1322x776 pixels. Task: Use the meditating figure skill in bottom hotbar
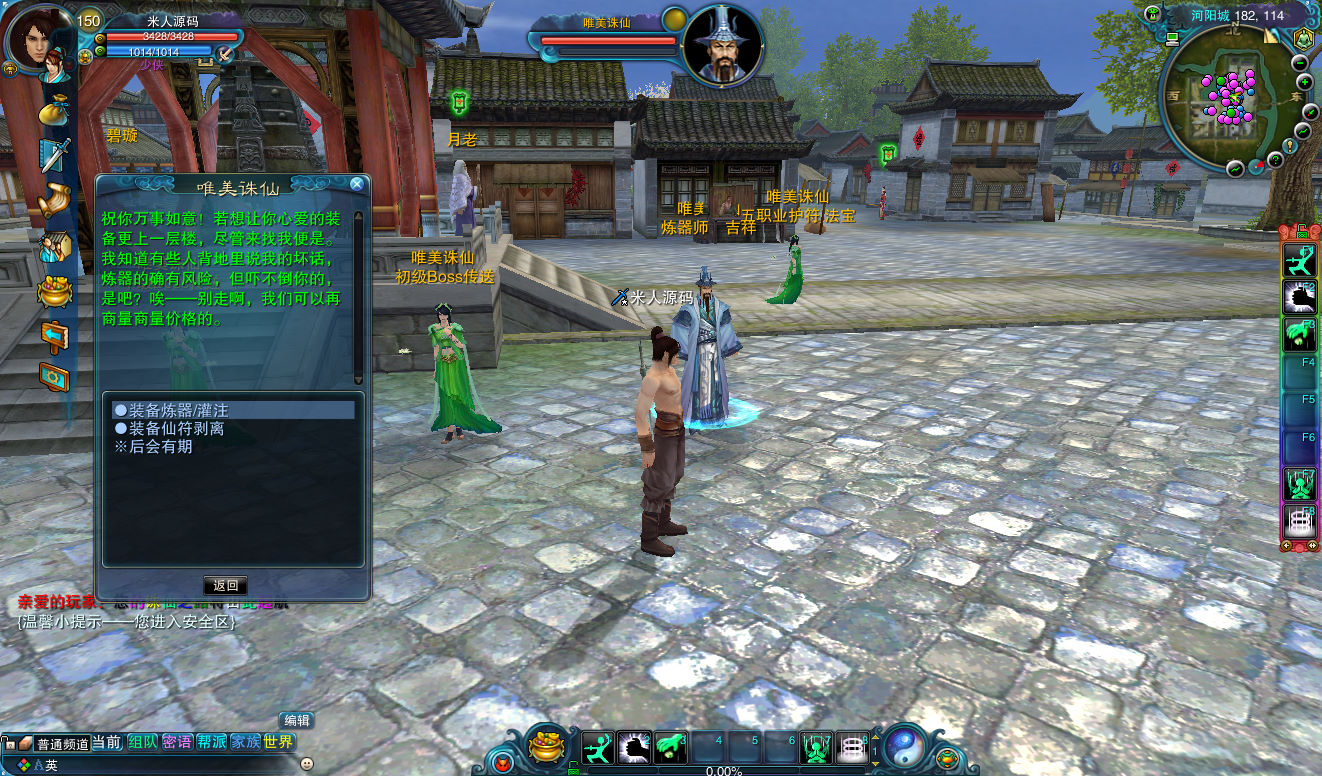click(817, 747)
